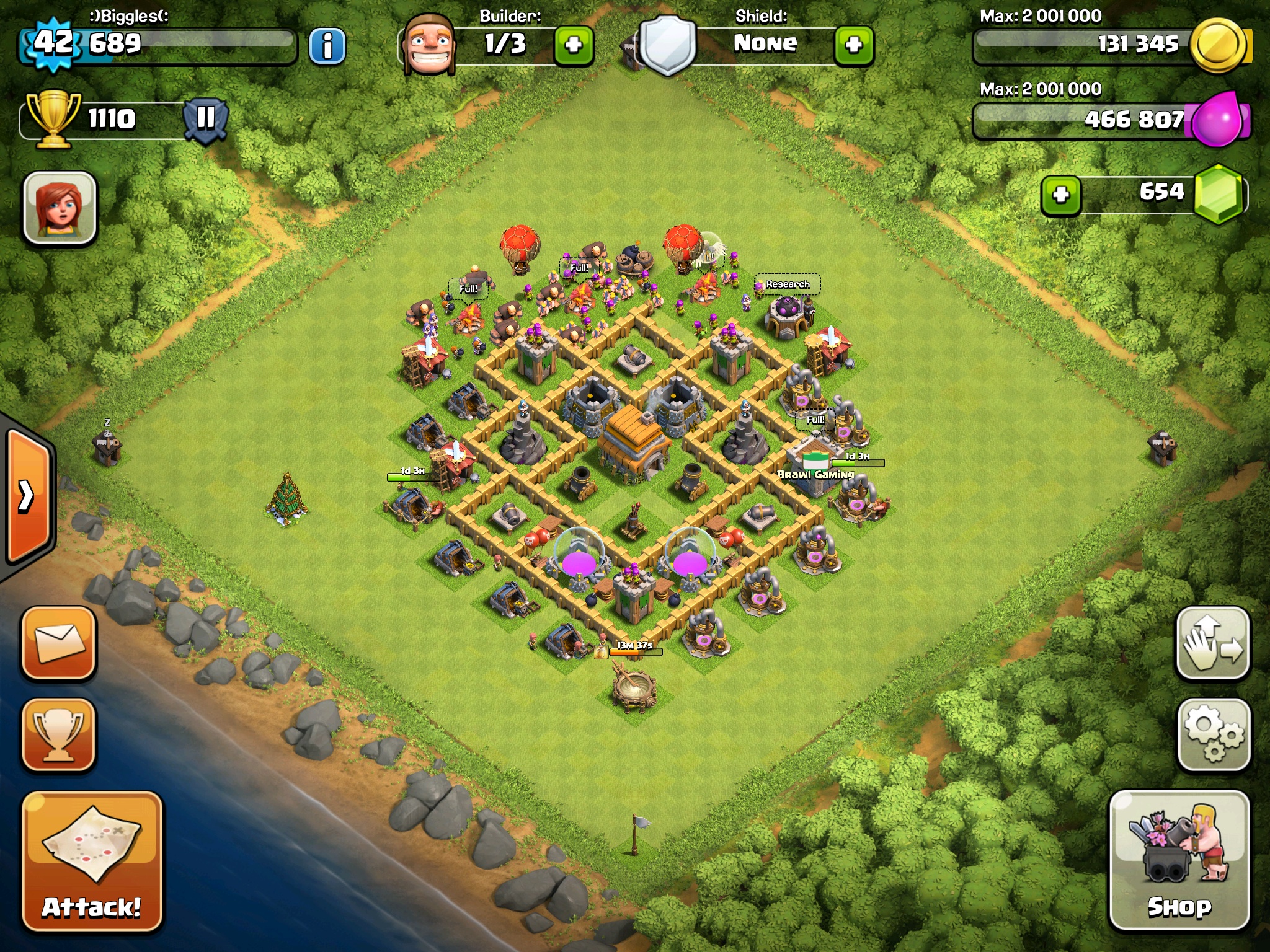Expand the orange side arrow panel
The height and width of the screenshot is (952, 1270).
click(27, 496)
